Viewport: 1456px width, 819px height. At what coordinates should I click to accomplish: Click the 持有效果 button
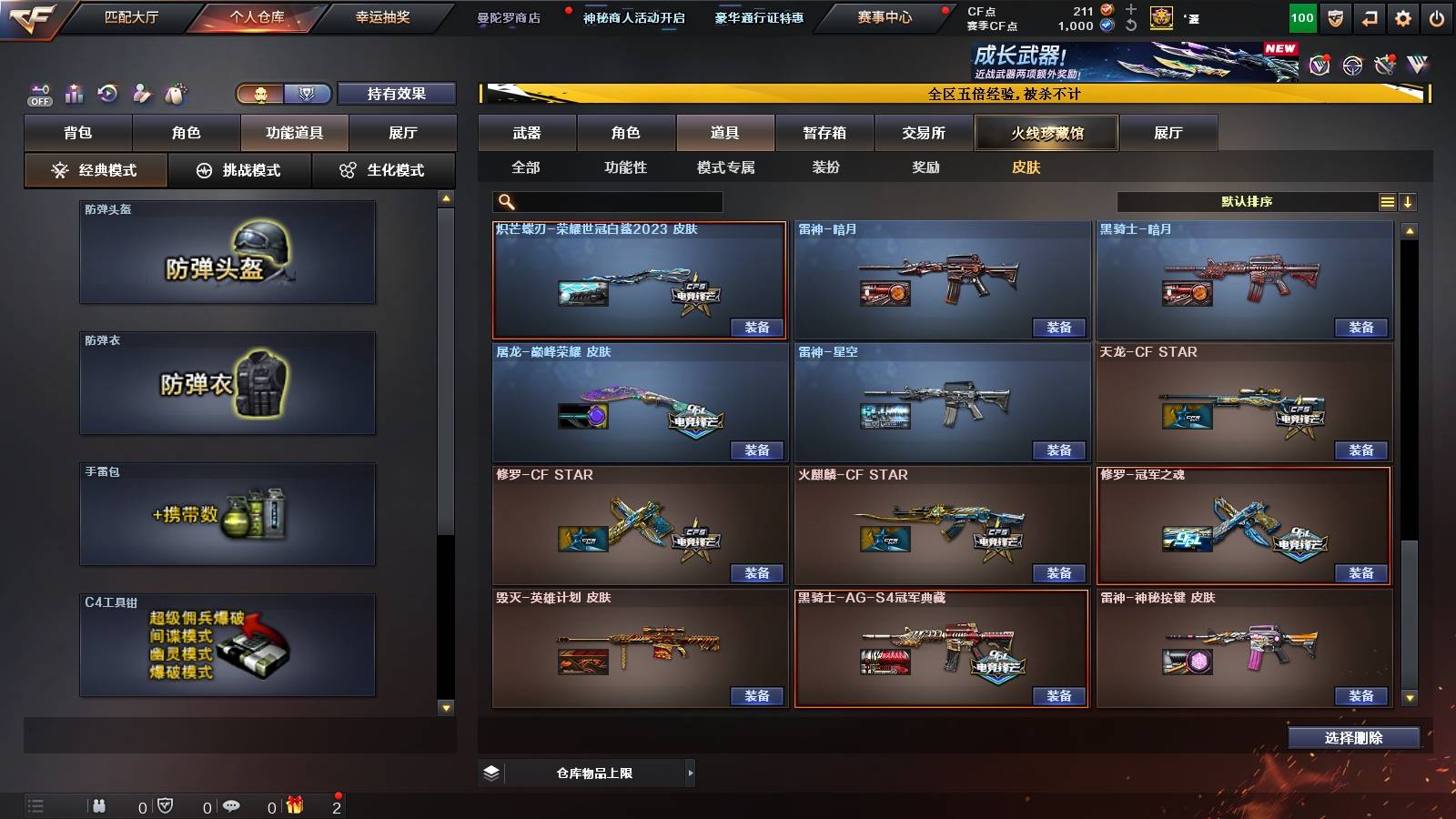click(398, 94)
